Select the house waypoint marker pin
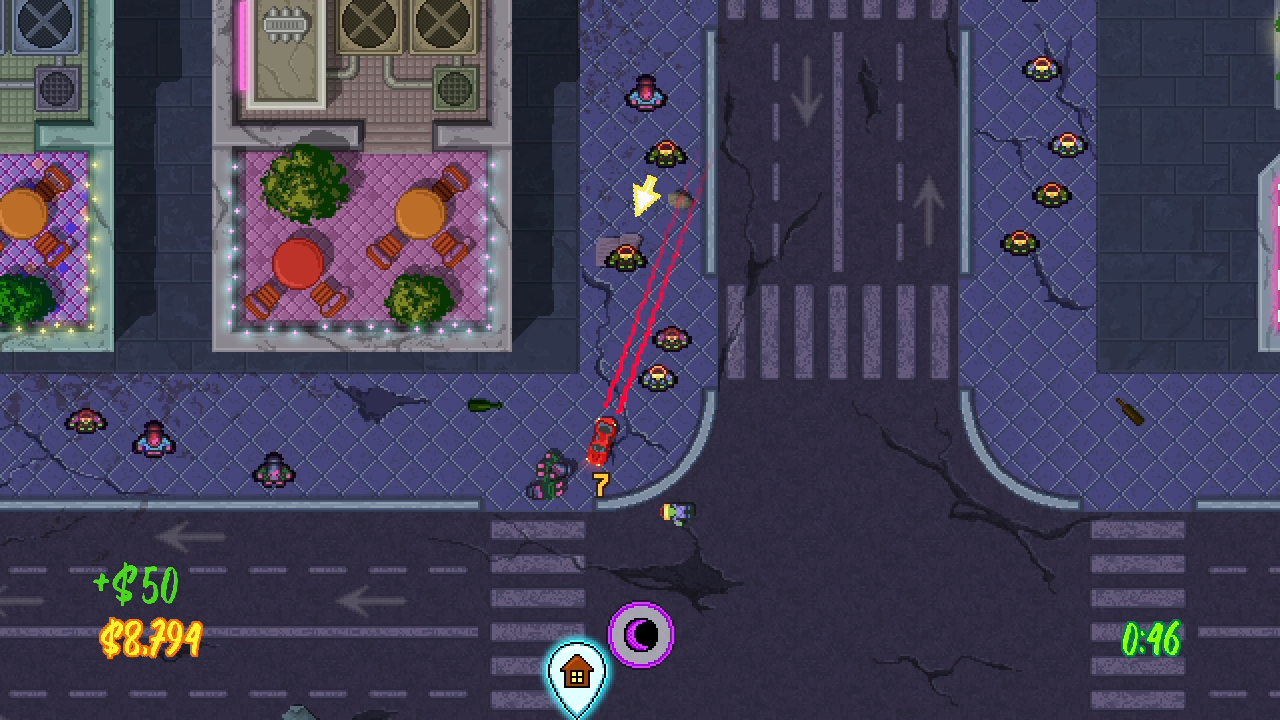Viewport: 1280px width, 720px height. coord(577,675)
